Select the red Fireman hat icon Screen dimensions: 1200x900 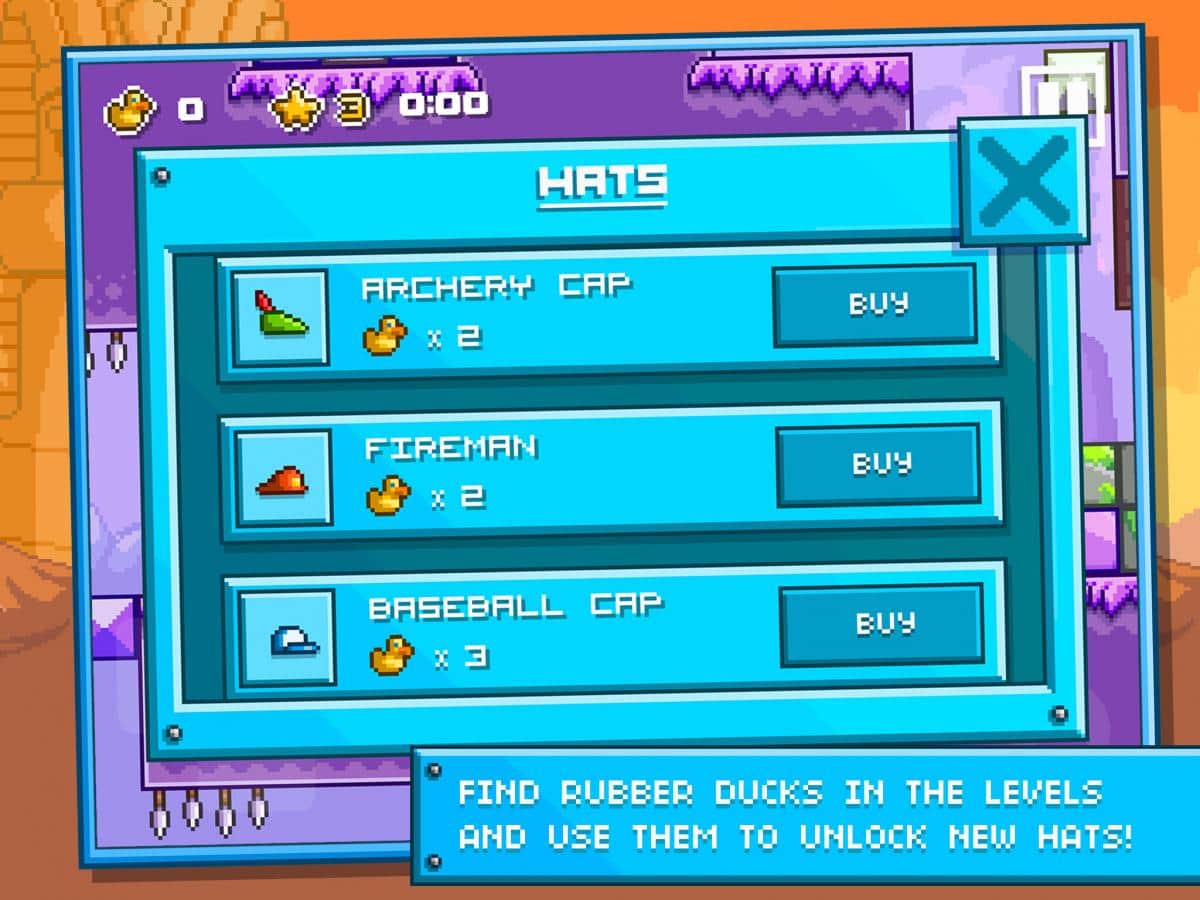[283, 477]
